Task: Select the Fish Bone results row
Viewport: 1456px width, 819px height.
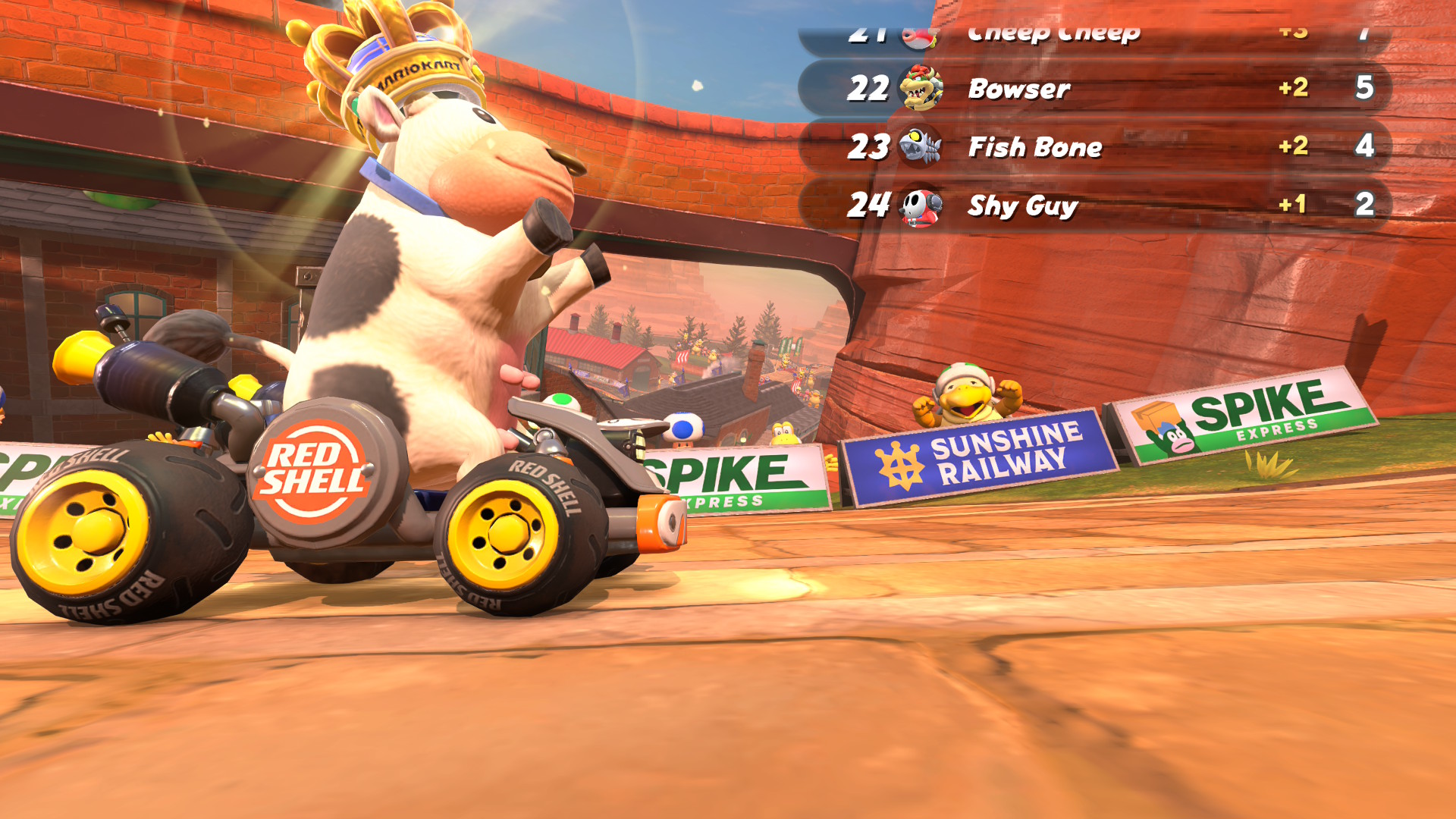Action: [x=1094, y=146]
